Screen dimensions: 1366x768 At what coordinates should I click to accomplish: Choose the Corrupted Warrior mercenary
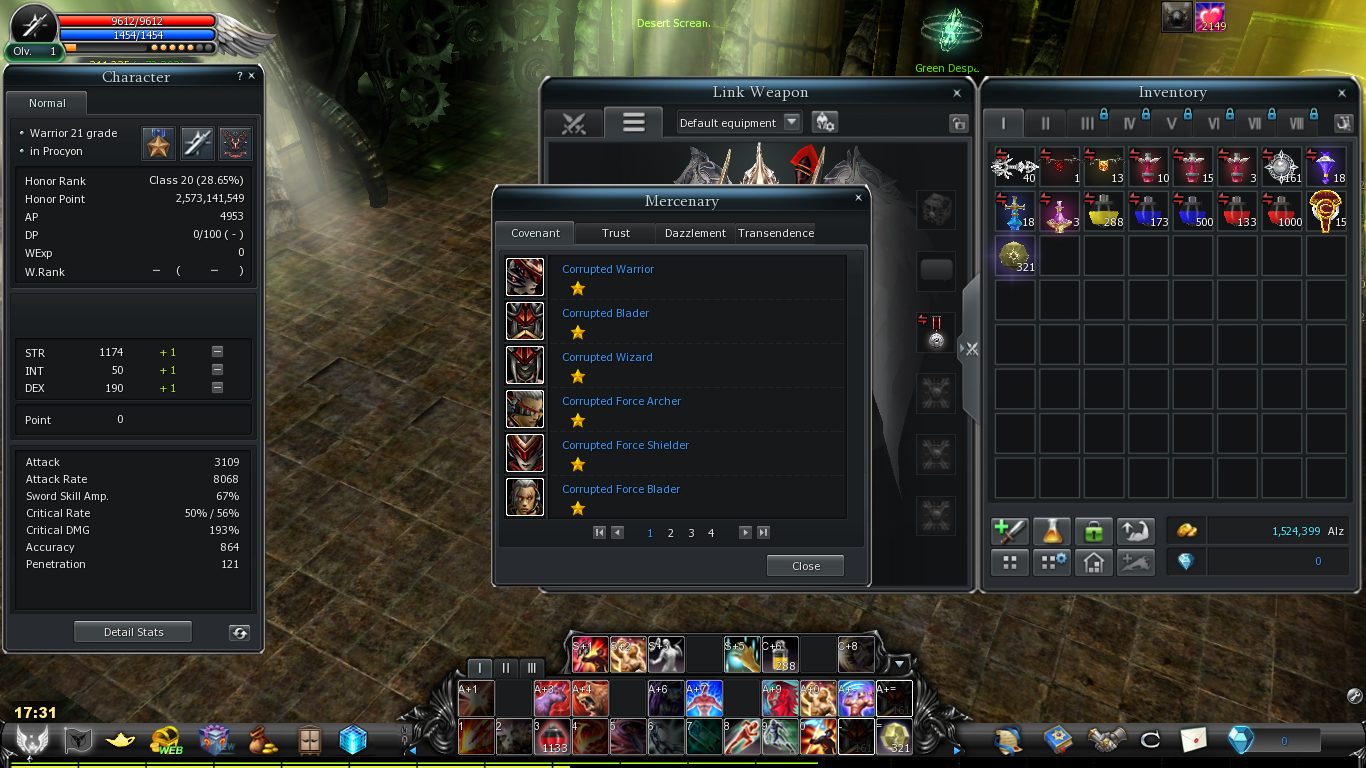coord(607,270)
